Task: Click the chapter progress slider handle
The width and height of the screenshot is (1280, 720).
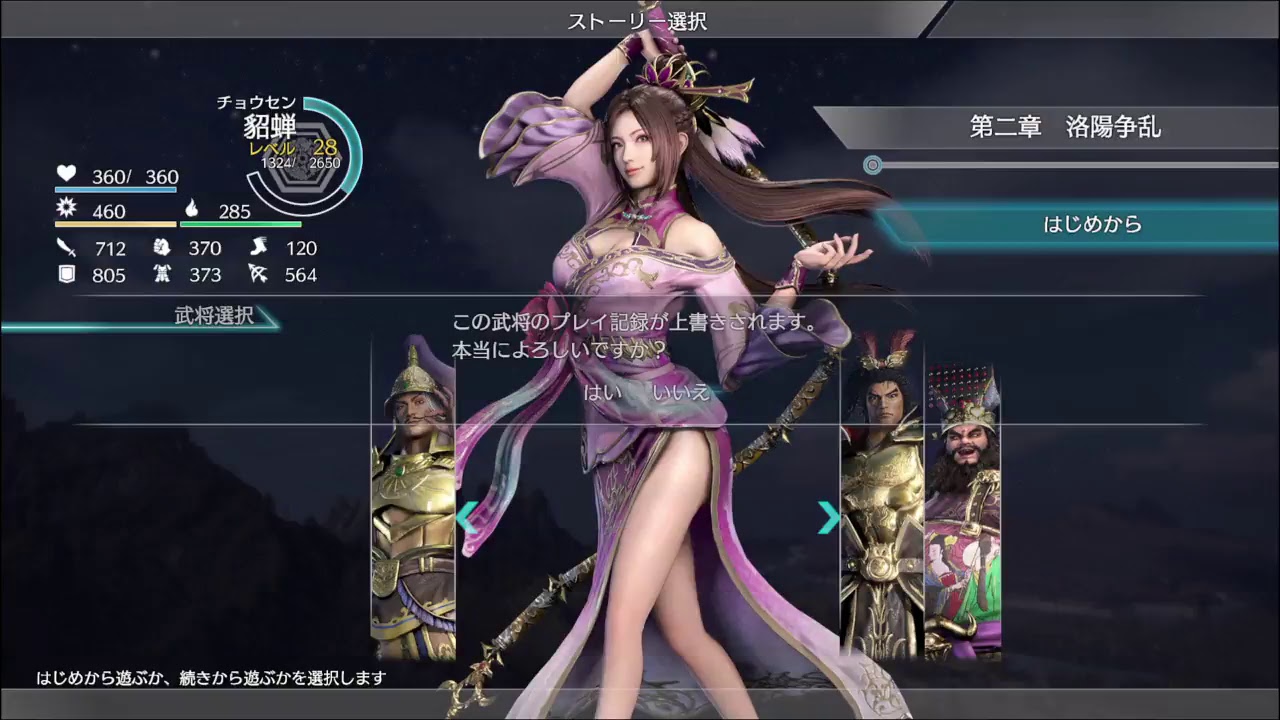Action: click(x=875, y=162)
